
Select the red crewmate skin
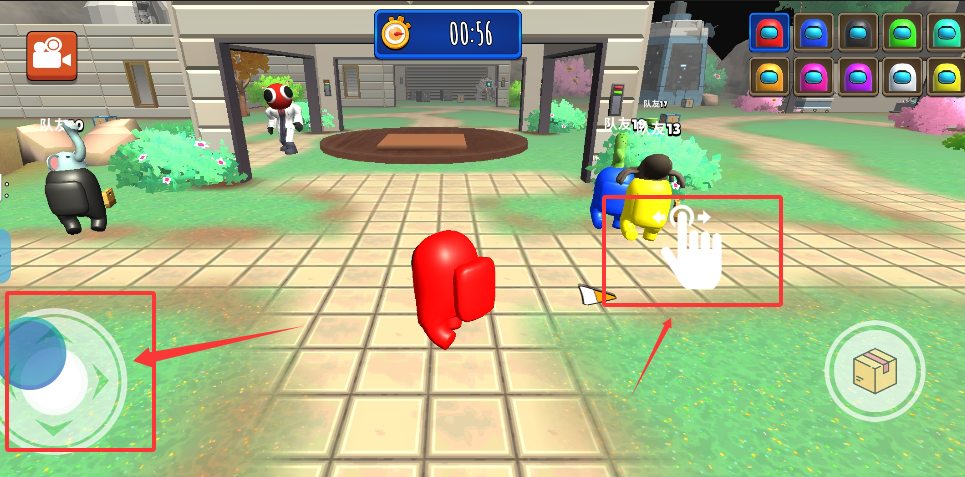pos(769,33)
